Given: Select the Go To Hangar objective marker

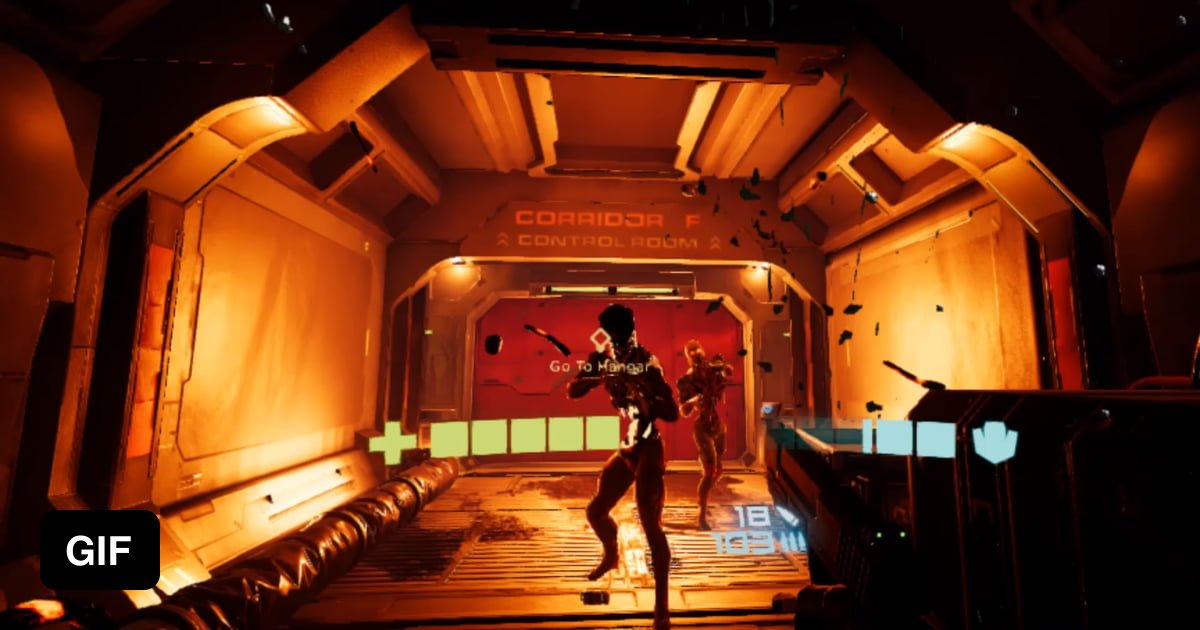Looking at the screenshot, I should coord(599,342).
